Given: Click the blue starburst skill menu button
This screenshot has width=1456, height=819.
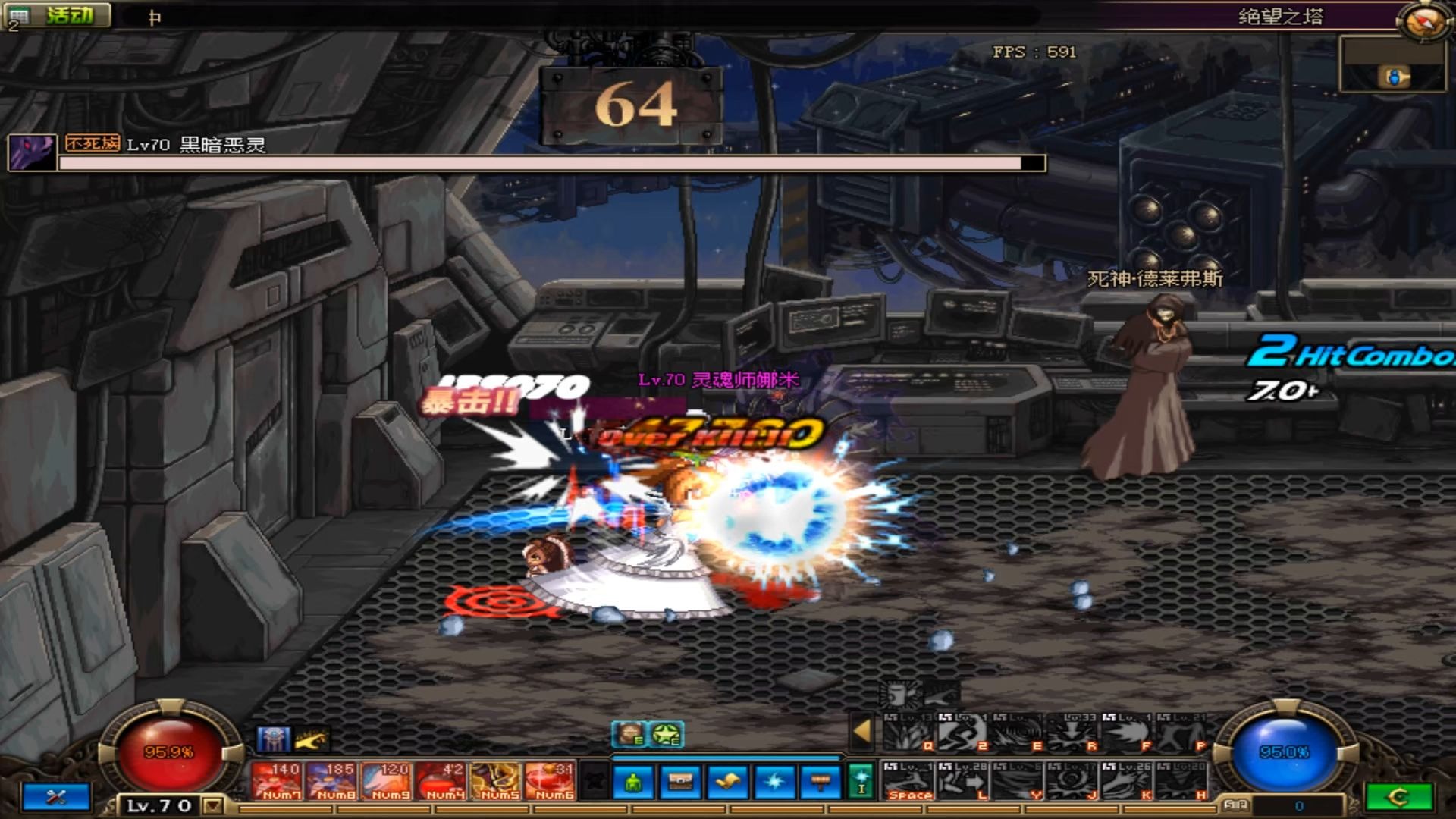Looking at the screenshot, I should (773, 783).
